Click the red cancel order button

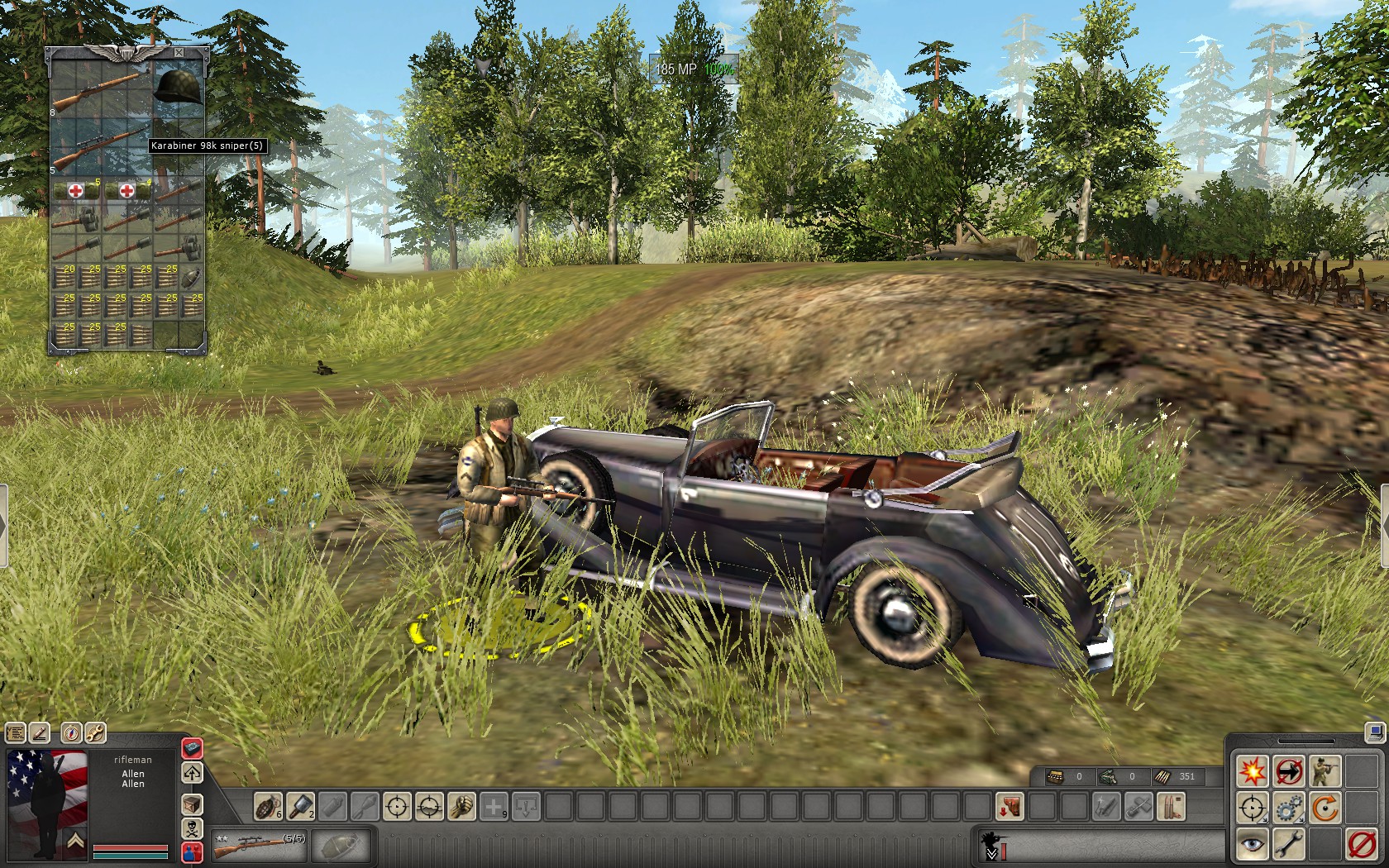(1361, 844)
